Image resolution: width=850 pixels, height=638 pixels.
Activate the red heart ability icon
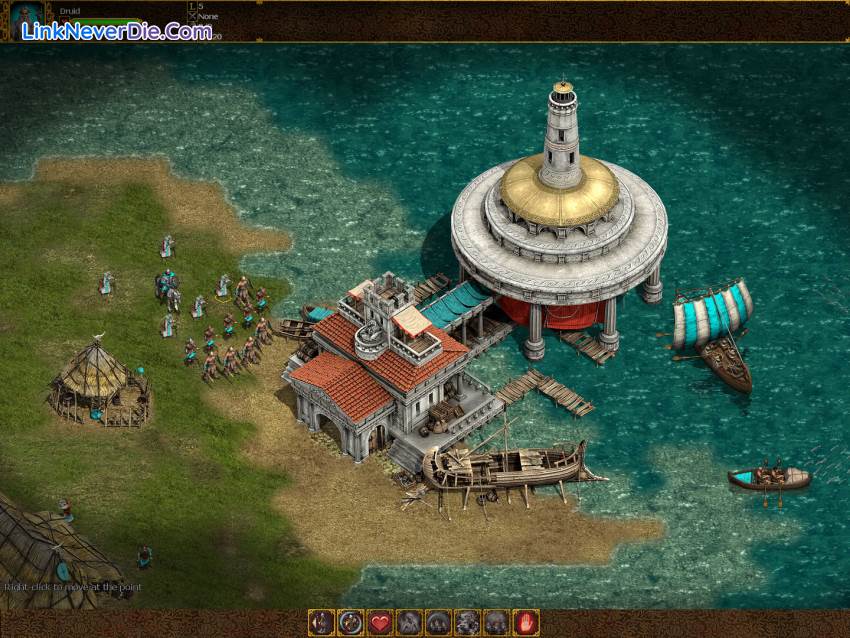[380, 622]
